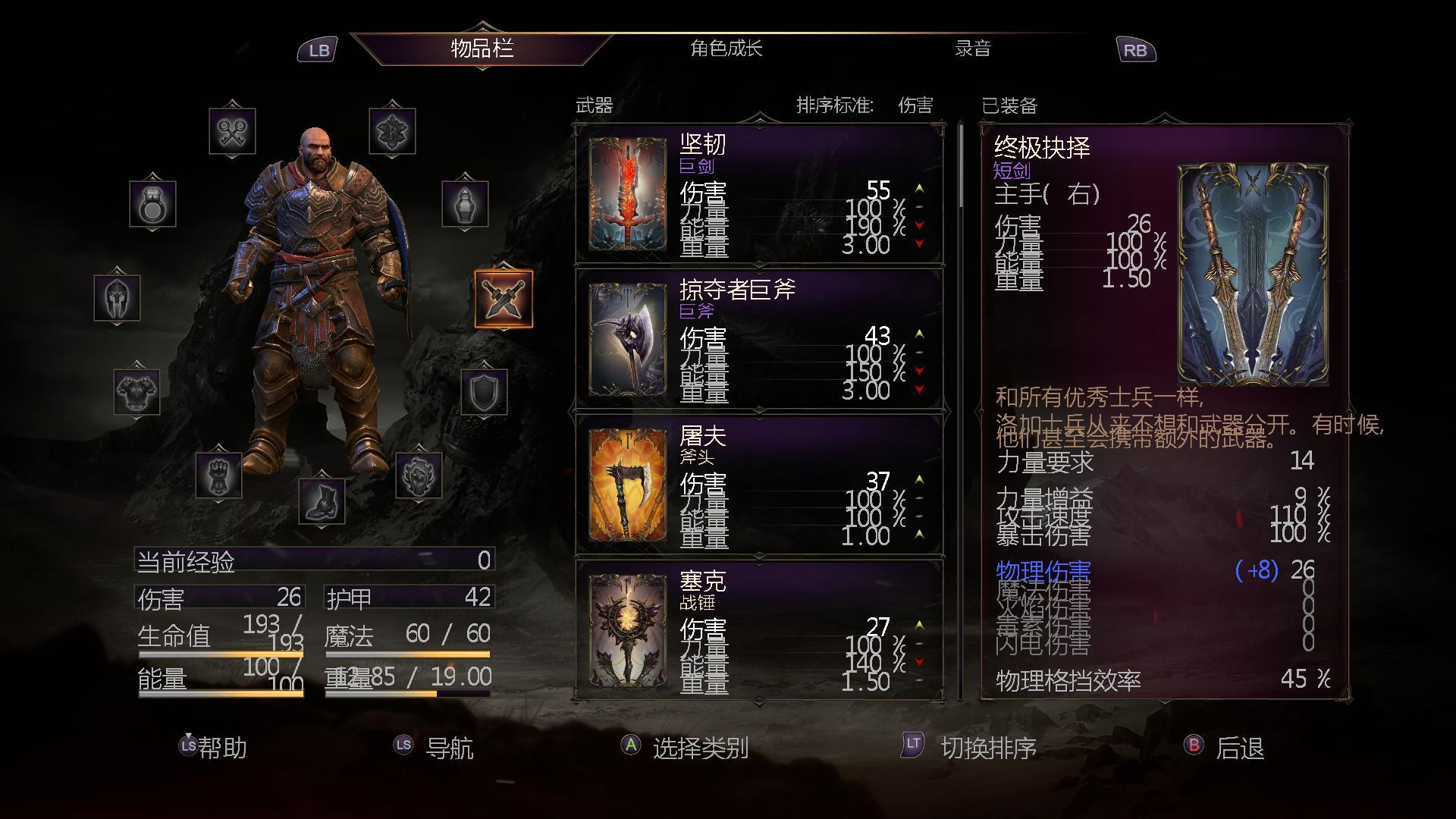Open the chest armor slot
Screen dimensions: 1456x819
coord(137,391)
